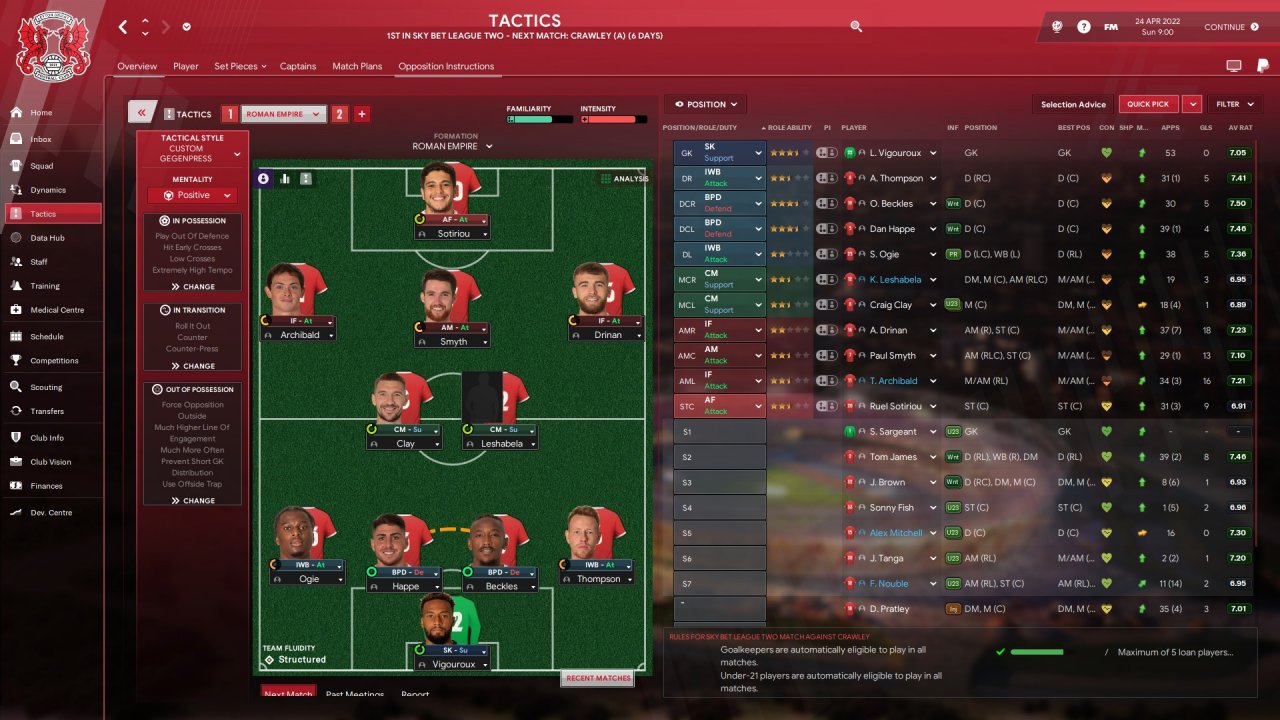Open the Transfers menu entry
Image resolution: width=1280 pixels, height=720 pixels.
tap(46, 411)
